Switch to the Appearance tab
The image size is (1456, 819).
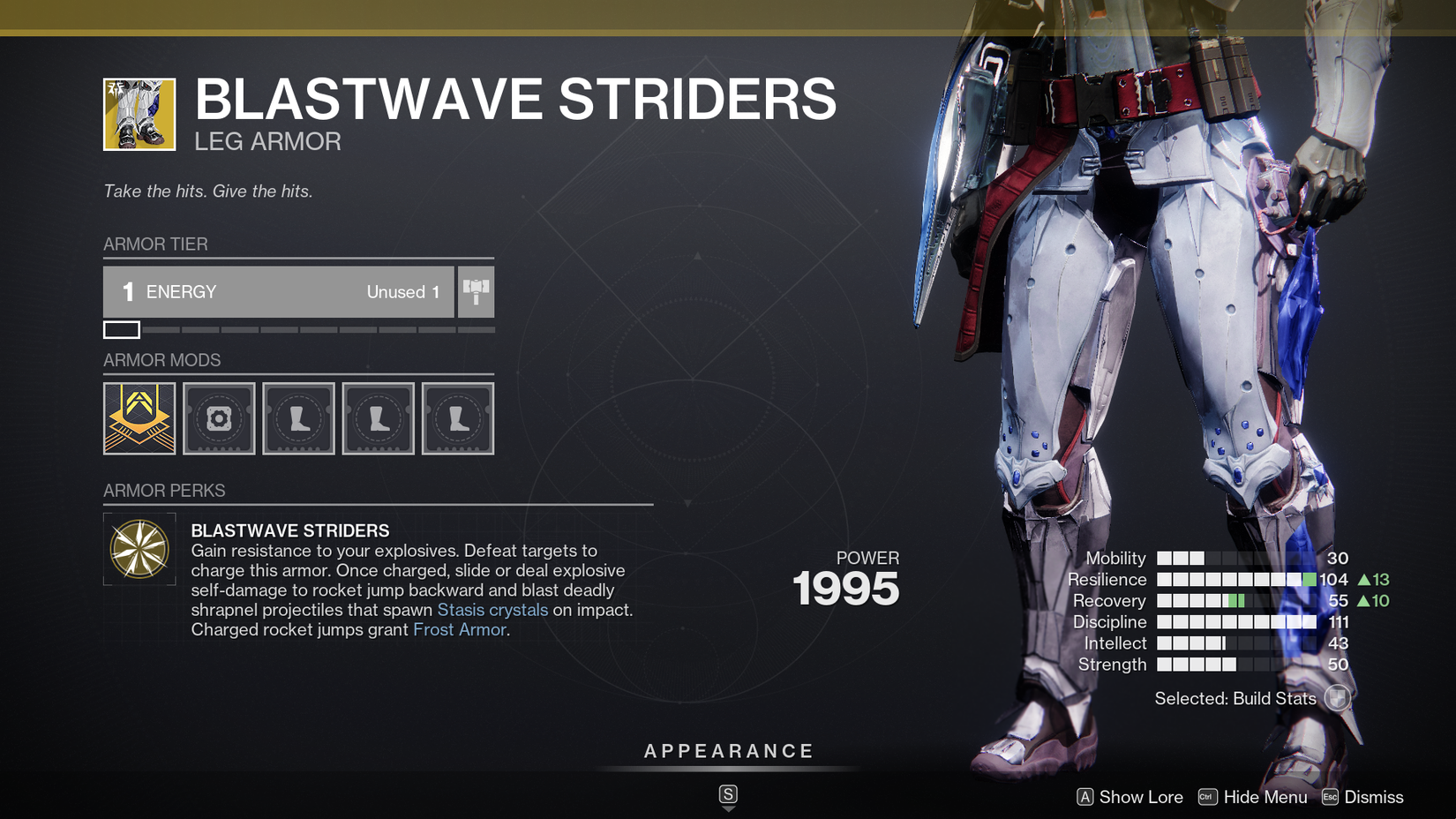(x=728, y=751)
